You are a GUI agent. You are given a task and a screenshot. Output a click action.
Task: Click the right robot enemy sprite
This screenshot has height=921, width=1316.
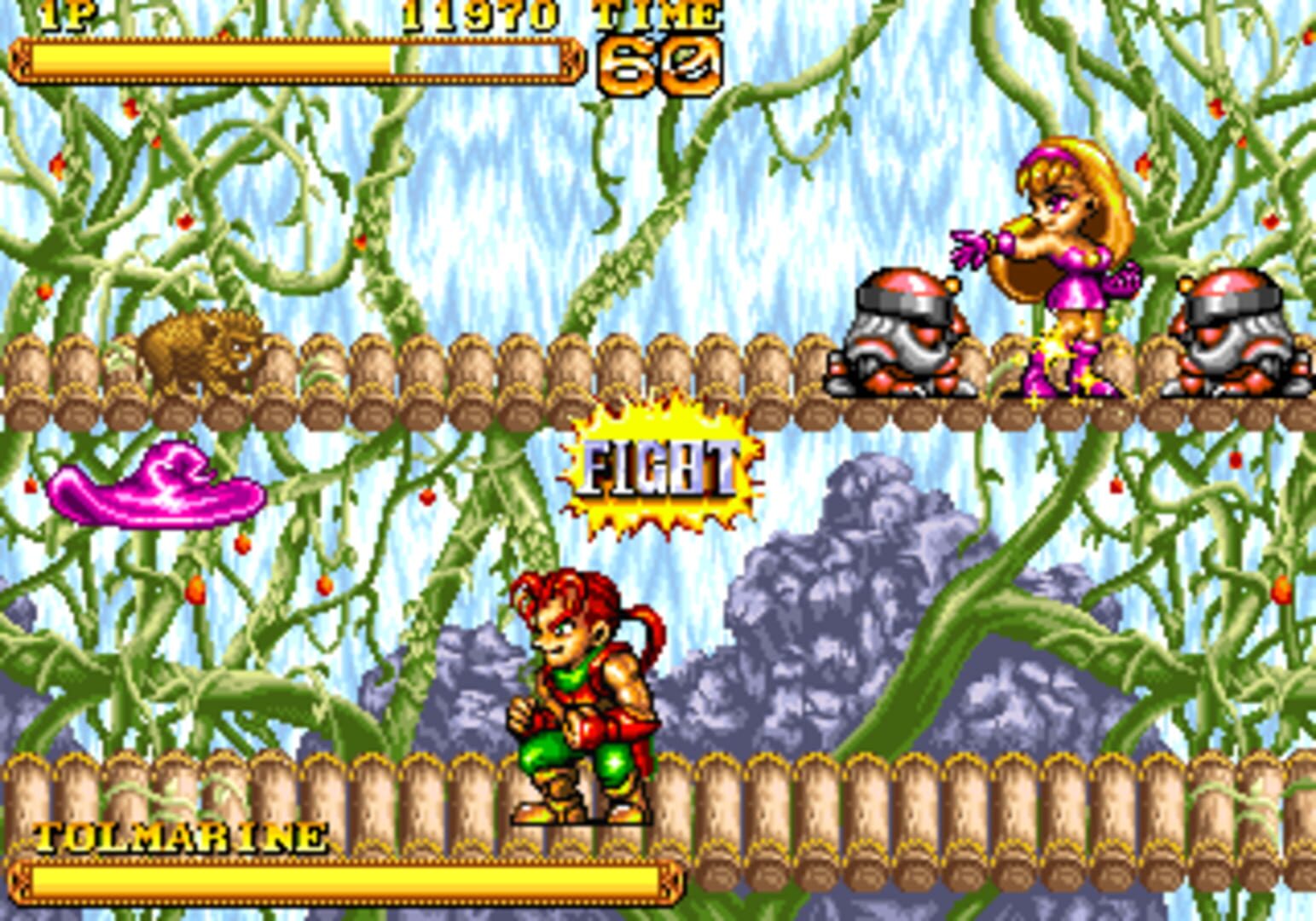click(1232, 333)
